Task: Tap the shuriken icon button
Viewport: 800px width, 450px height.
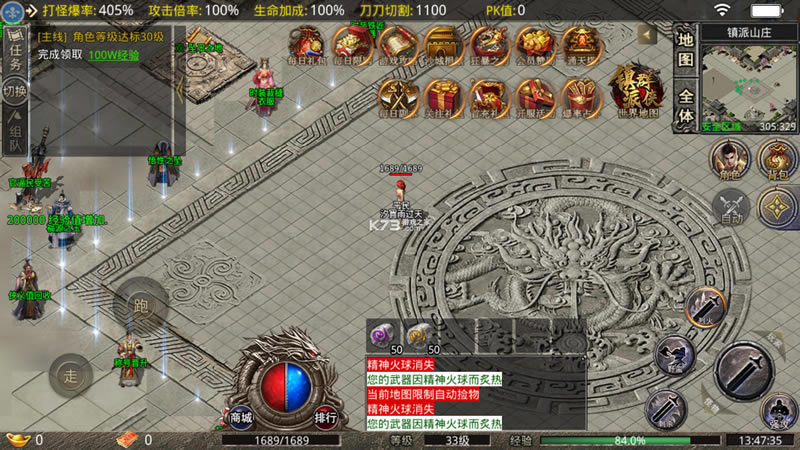Action: (777, 208)
